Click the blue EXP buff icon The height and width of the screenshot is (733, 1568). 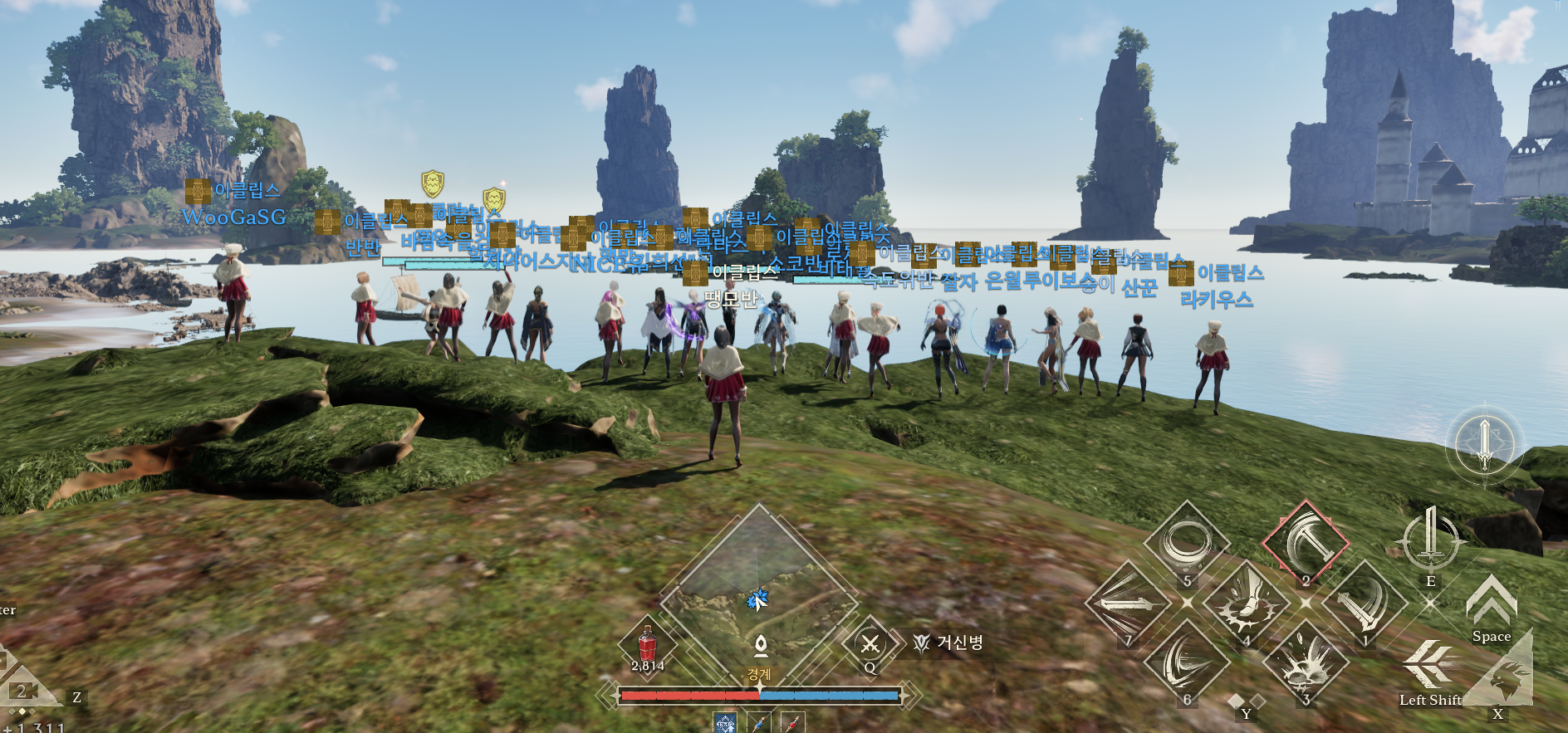click(725, 724)
